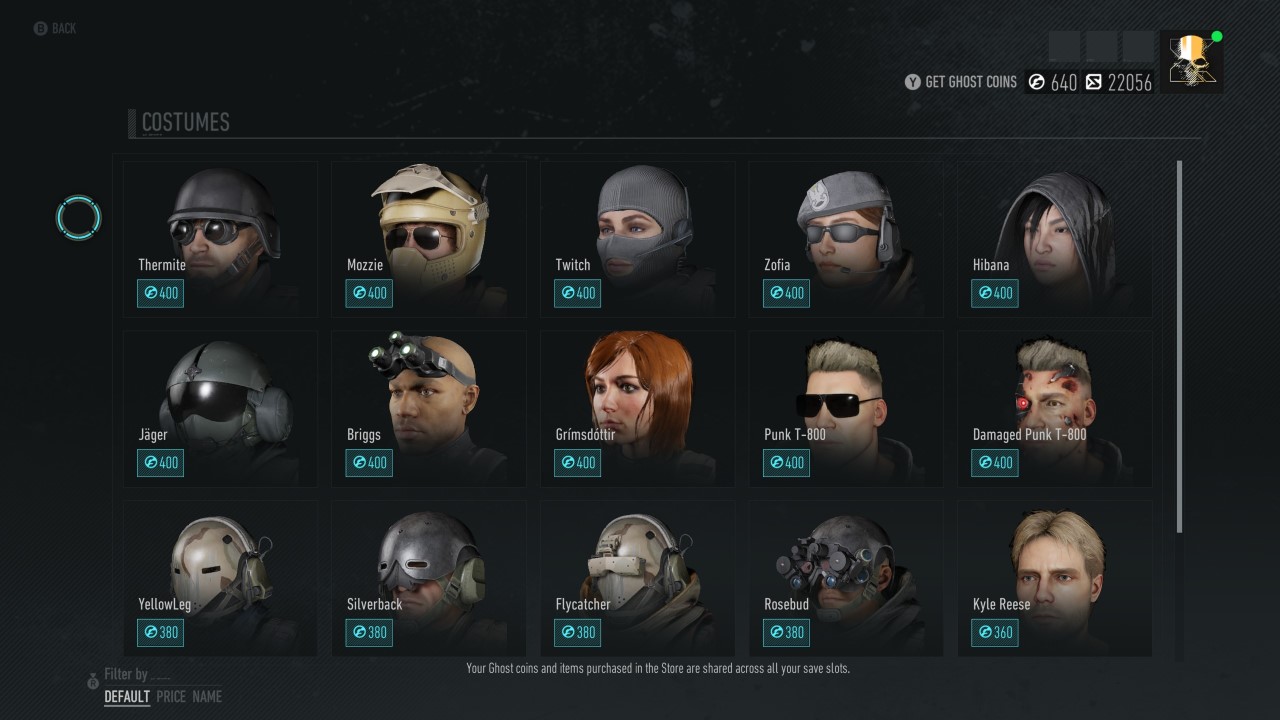
Task: Open the player profile emblem
Action: coord(1191,61)
